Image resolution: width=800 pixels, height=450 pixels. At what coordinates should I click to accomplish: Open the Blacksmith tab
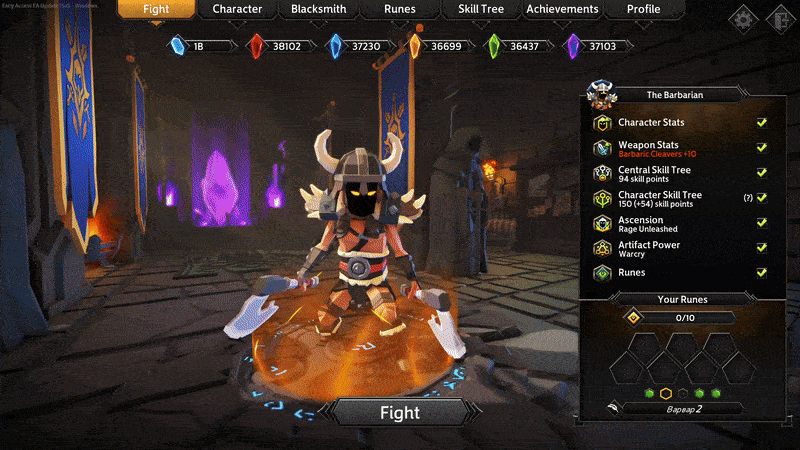click(318, 10)
